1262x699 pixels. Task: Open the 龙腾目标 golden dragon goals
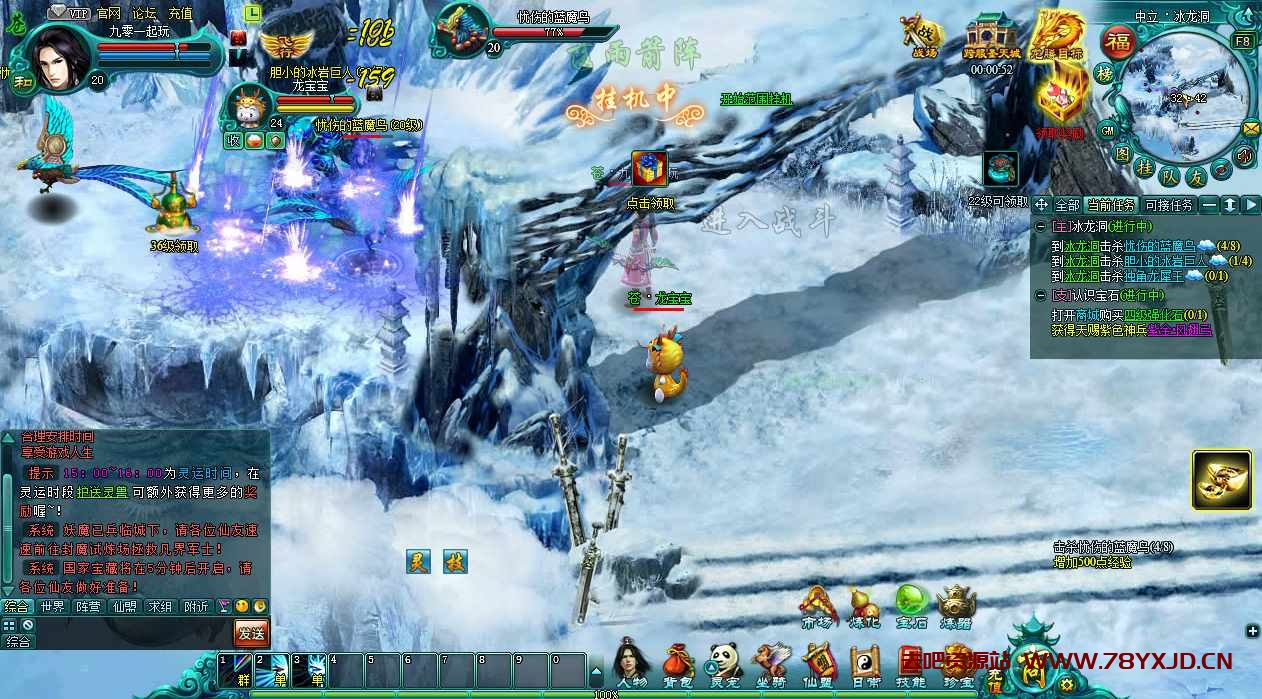[x=1058, y=36]
